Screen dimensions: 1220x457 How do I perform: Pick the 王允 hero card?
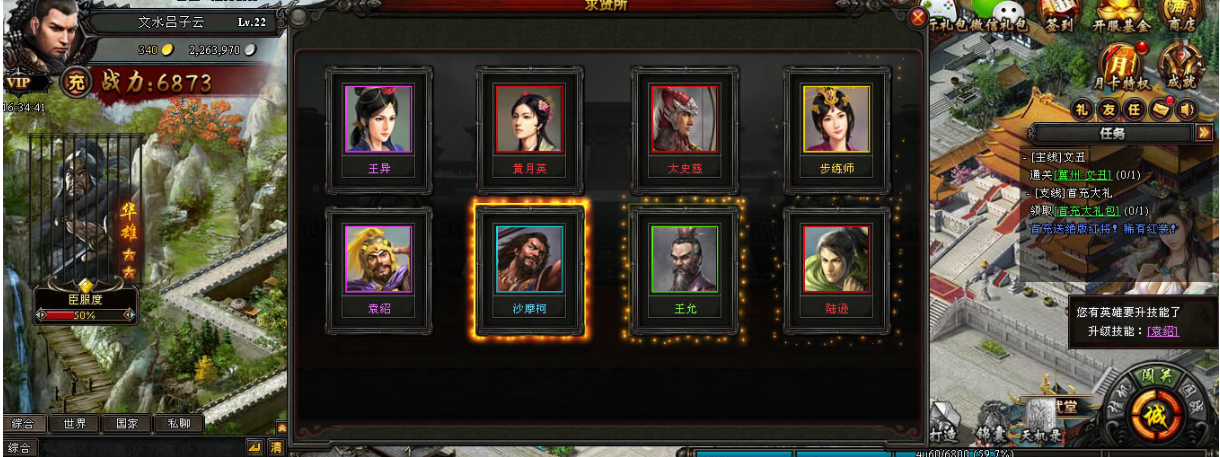click(x=684, y=269)
